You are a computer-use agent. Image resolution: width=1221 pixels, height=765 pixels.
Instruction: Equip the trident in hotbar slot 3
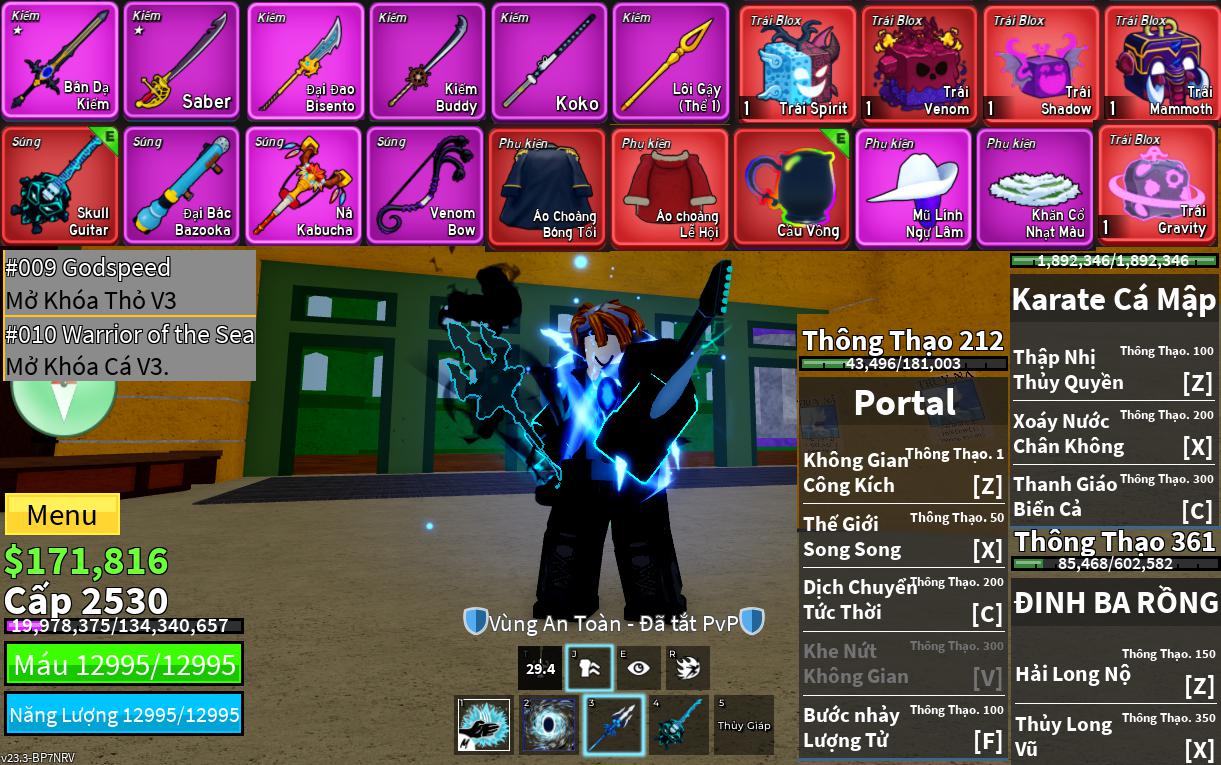point(614,724)
